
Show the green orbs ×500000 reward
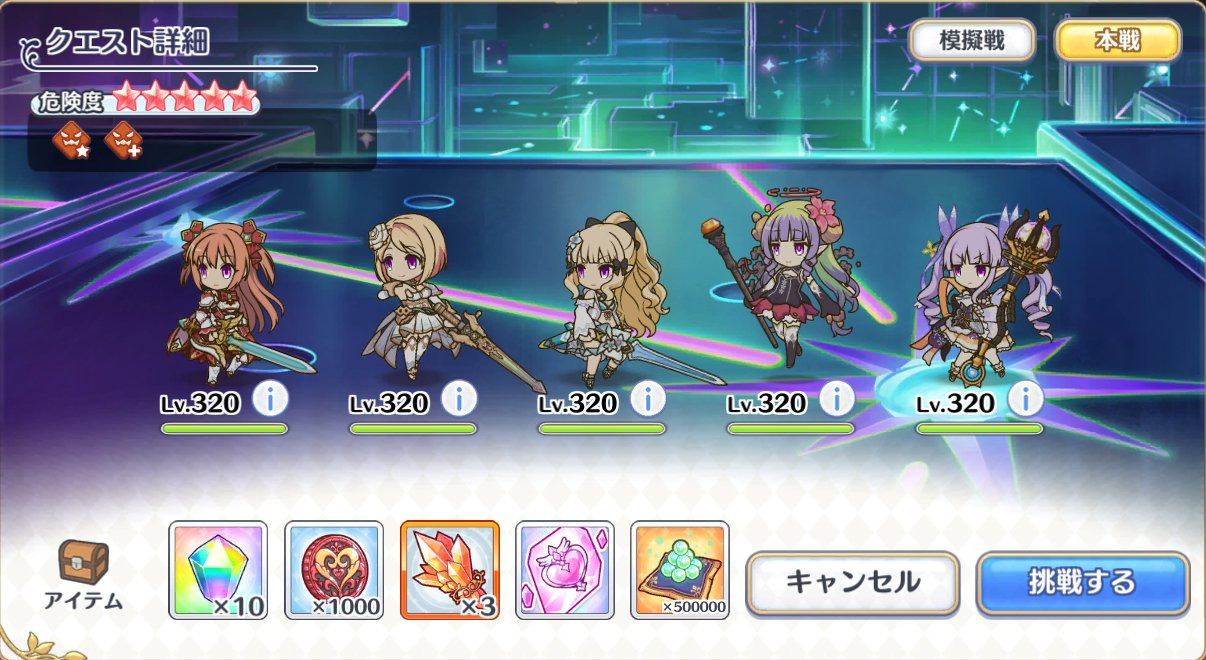pyautogui.click(x=680, y=570)
